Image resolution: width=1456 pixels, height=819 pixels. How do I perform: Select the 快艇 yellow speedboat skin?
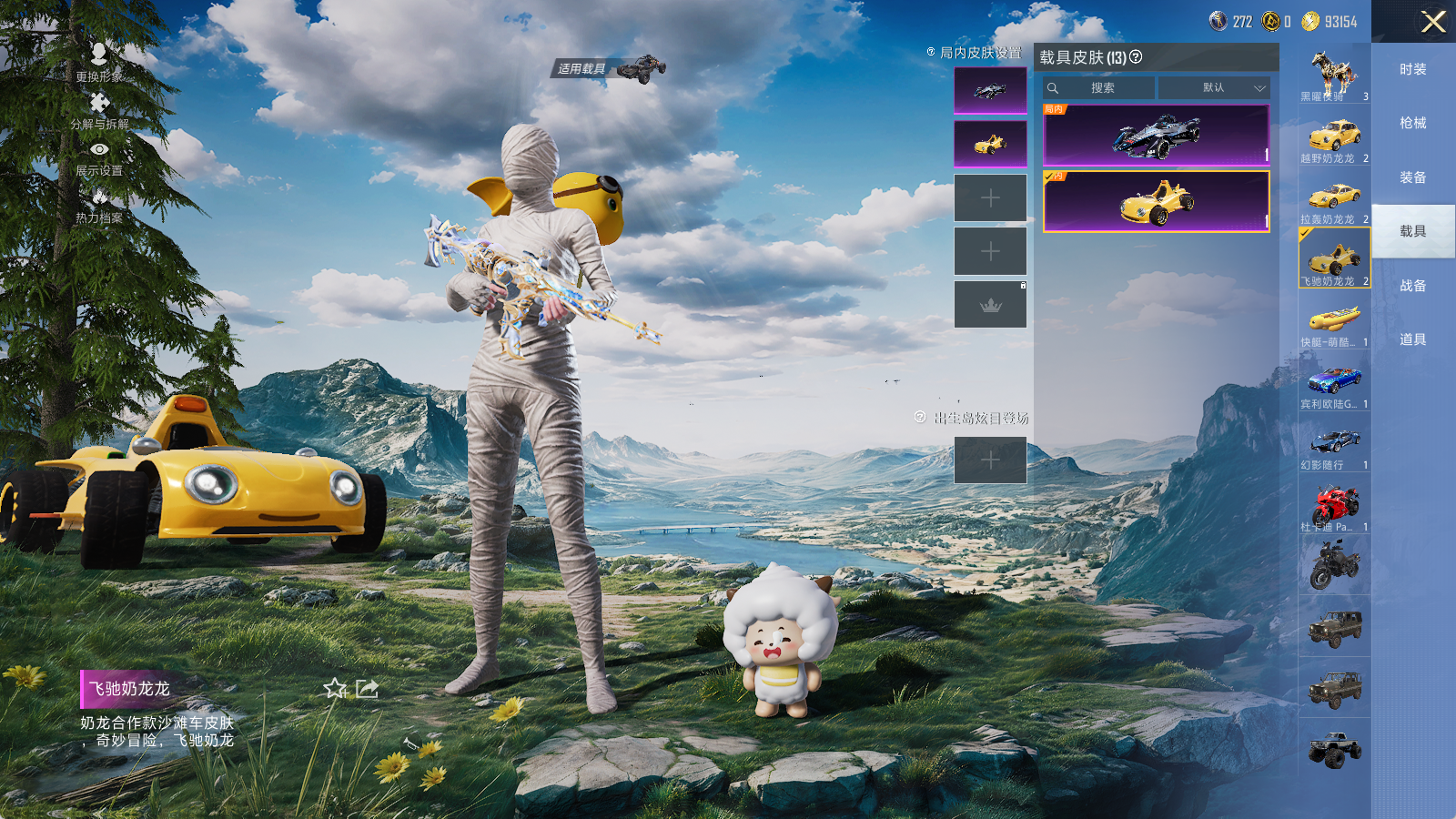pos(1334,323)
